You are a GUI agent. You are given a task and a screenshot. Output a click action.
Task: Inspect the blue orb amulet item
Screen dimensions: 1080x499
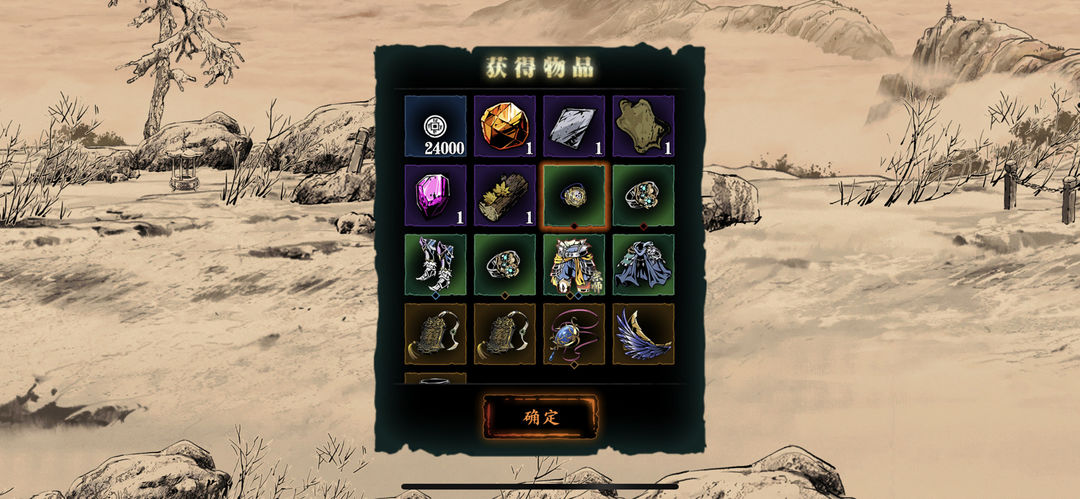tap(574, 334)
